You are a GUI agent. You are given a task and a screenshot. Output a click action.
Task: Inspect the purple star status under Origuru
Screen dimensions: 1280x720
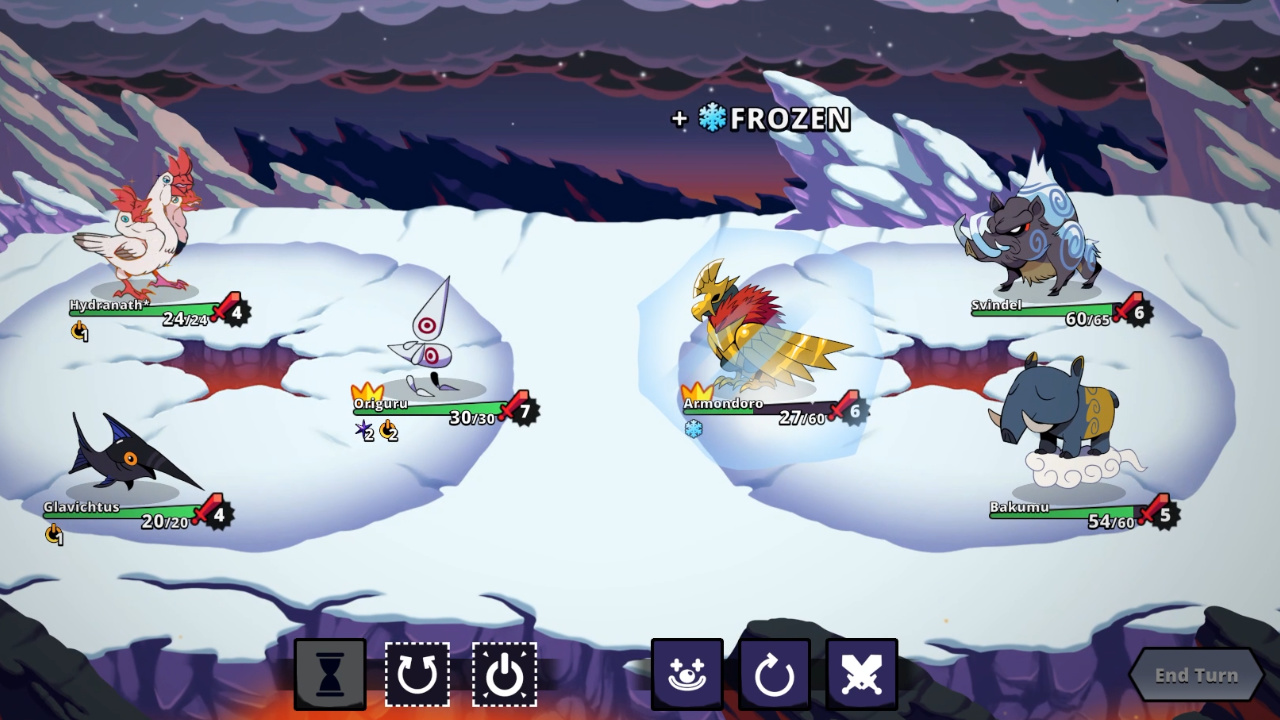364,430
